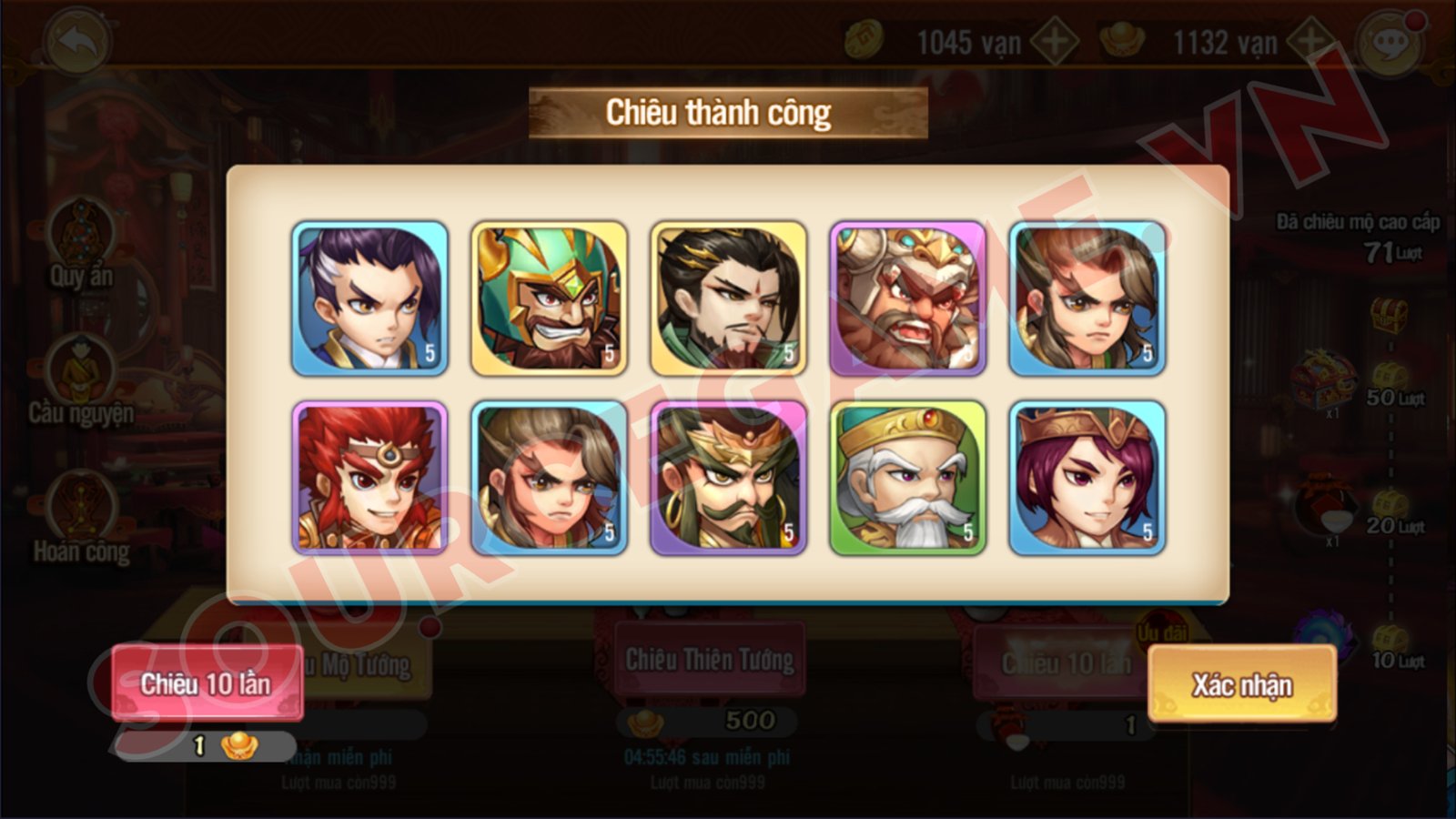Viewport: 1456px width, 819px height.
Task: Go back using the arrow button
Action: pyautogui.click(x=77, y=41)
